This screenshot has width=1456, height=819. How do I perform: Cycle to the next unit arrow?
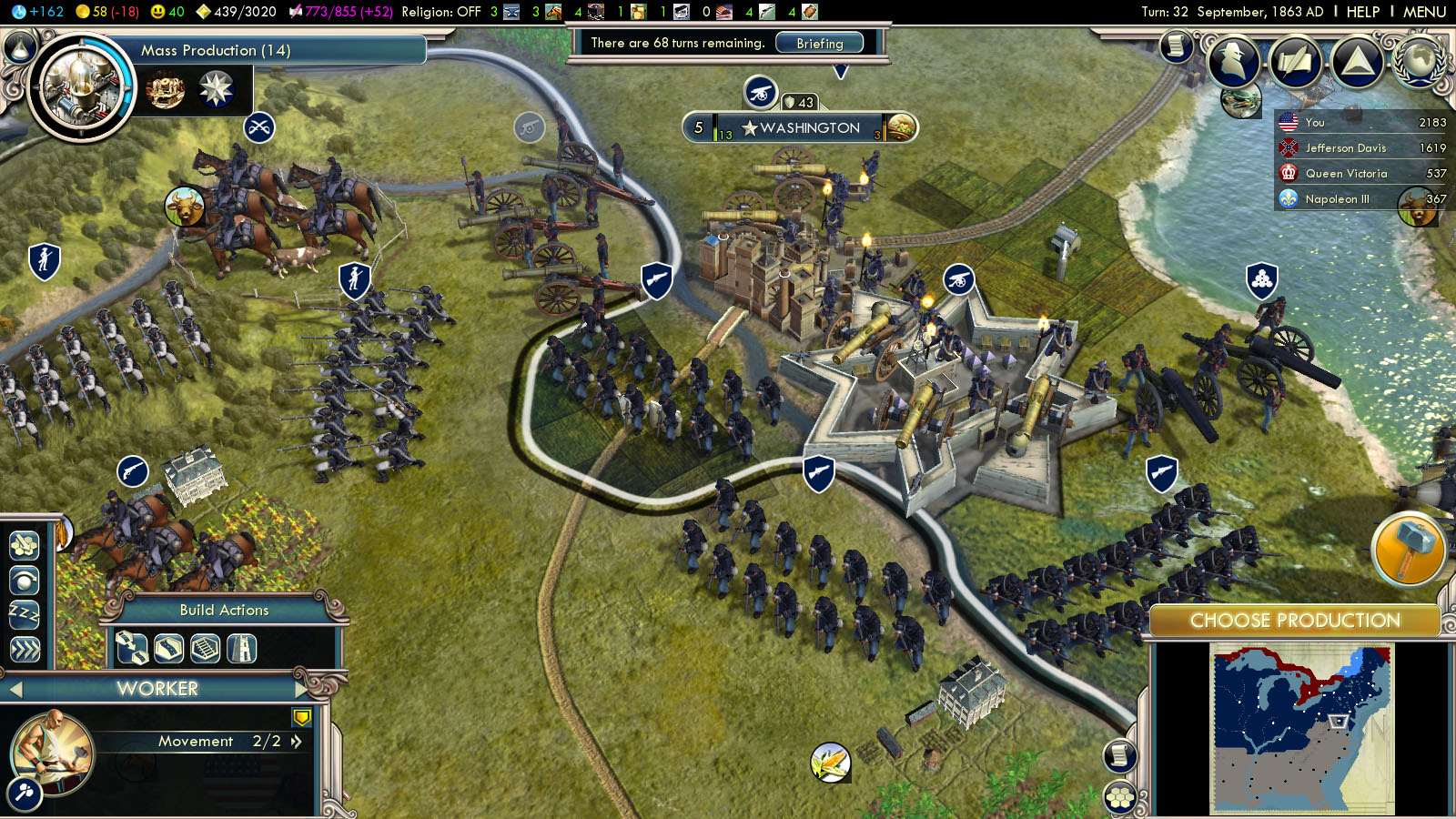click(x=302, y=689)
